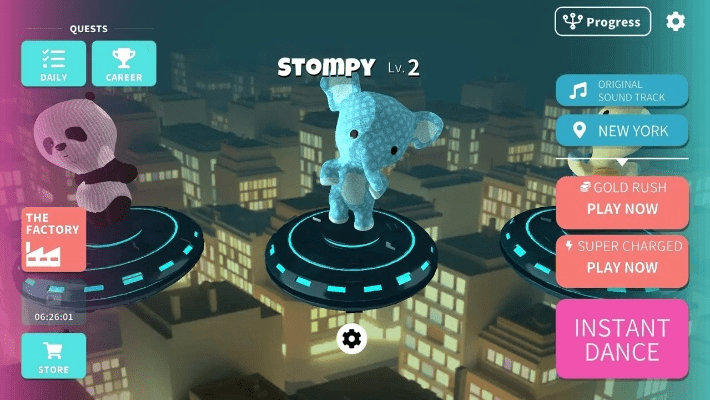The width and height of the screenshot is (710, 400).
Task: Open the Career quests panel
Action: 124,63
